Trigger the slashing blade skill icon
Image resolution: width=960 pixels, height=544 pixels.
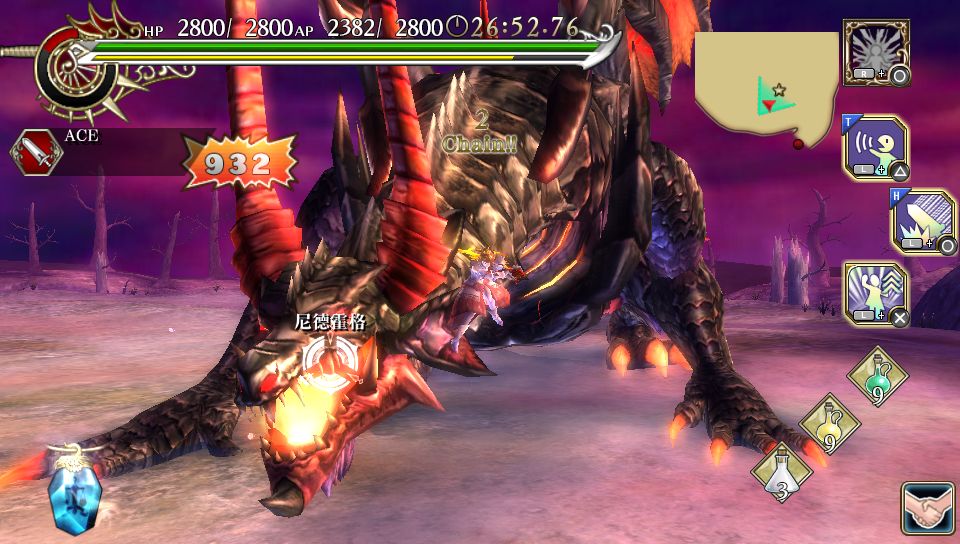pyautogui.click(x=922, y=222)
